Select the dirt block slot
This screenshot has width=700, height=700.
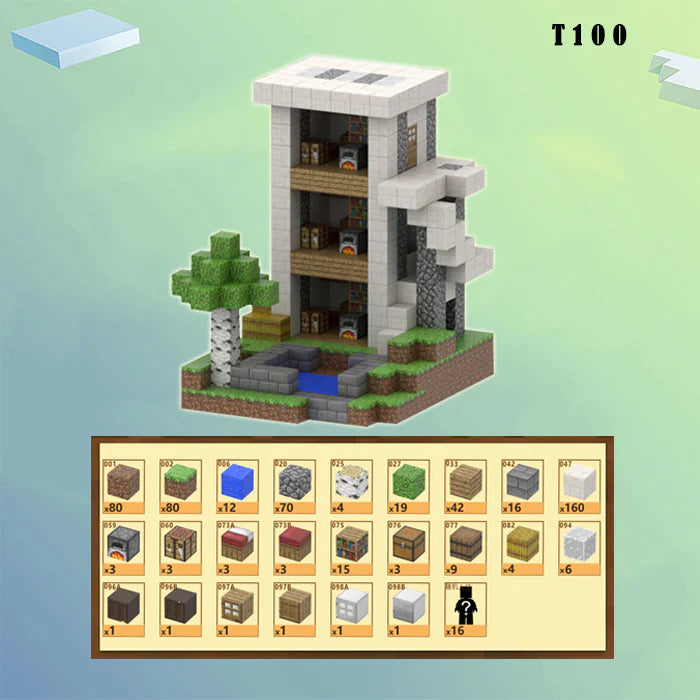(x=122, y=484)
